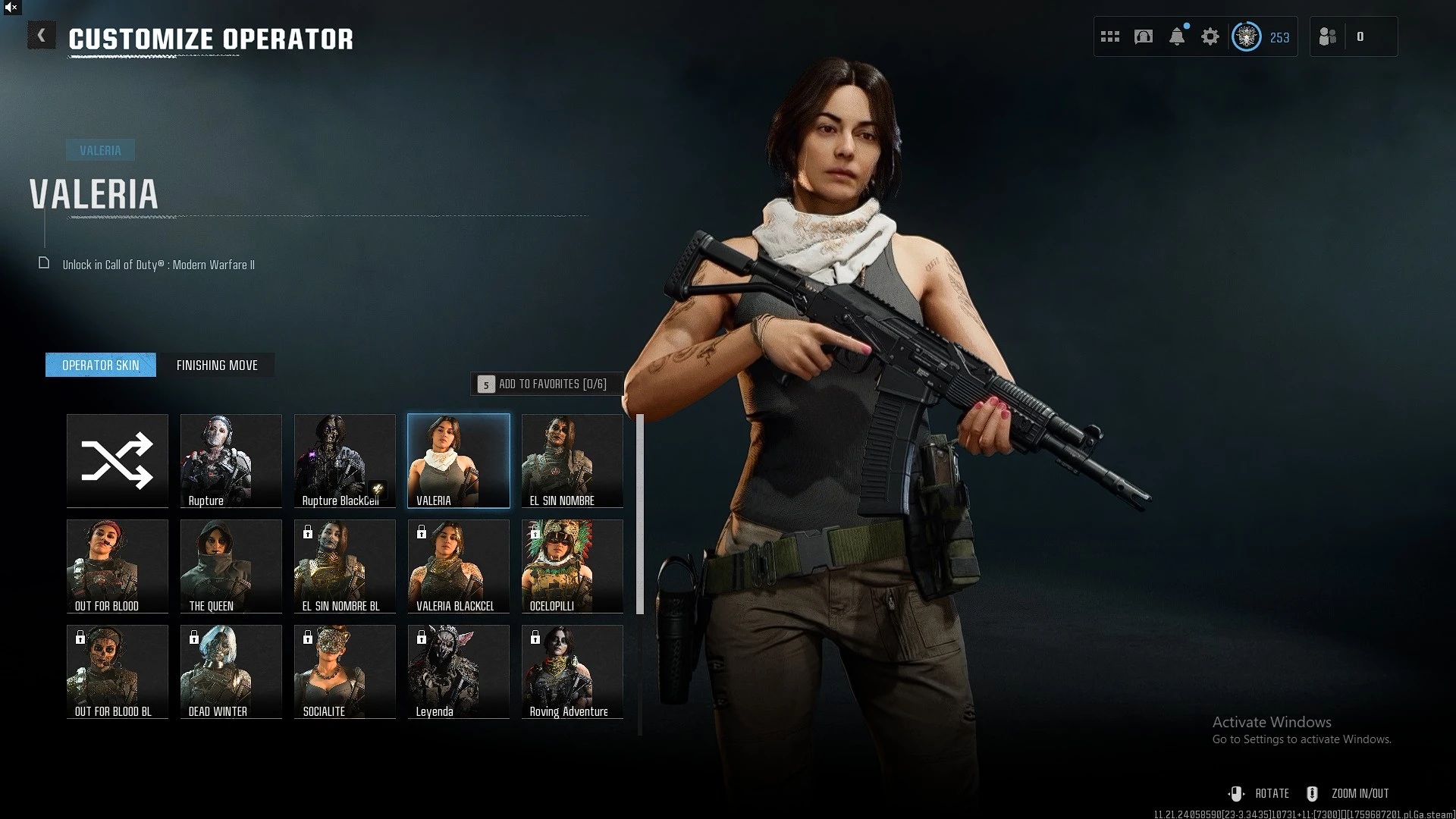1456x819 pixels.
Task: Open the notifications bell
Action: 1177,36
